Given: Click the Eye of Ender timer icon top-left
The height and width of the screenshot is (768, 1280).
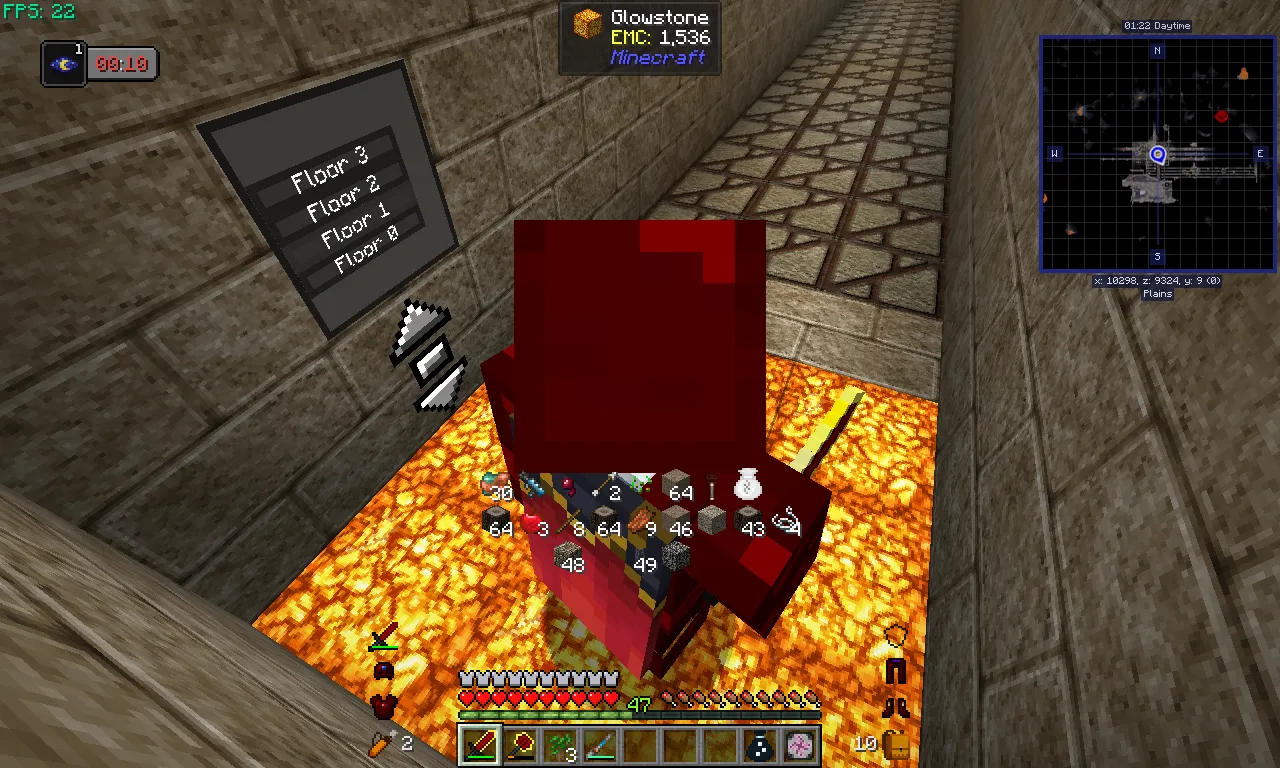Looking at the screenshot, I should [63, 63].
